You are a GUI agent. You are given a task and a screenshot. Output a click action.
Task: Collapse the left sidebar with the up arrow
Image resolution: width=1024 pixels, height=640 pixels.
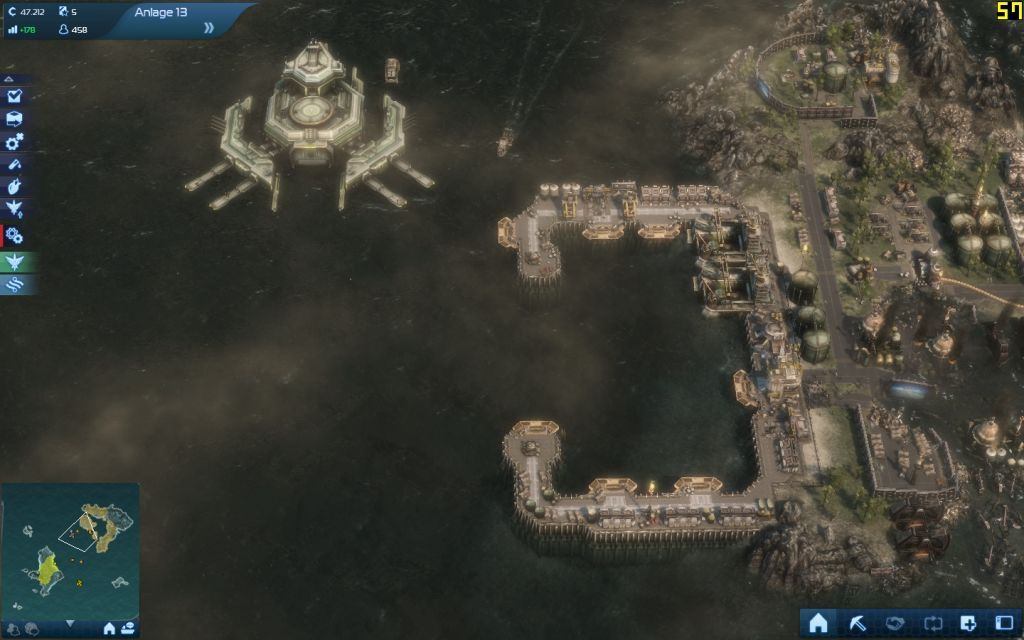click(9, 78)
